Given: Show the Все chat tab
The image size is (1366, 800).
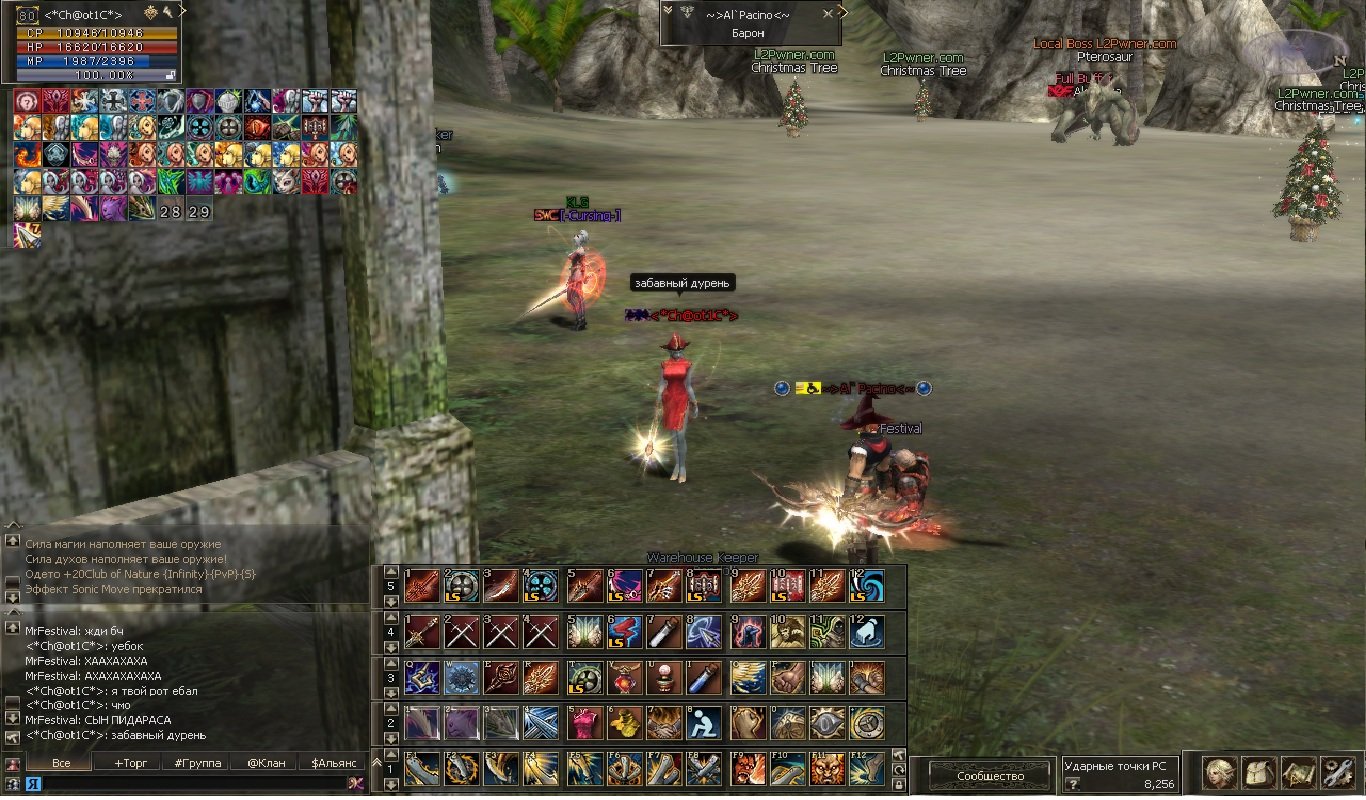Looking at the screenshot, I should click(60, 763).
